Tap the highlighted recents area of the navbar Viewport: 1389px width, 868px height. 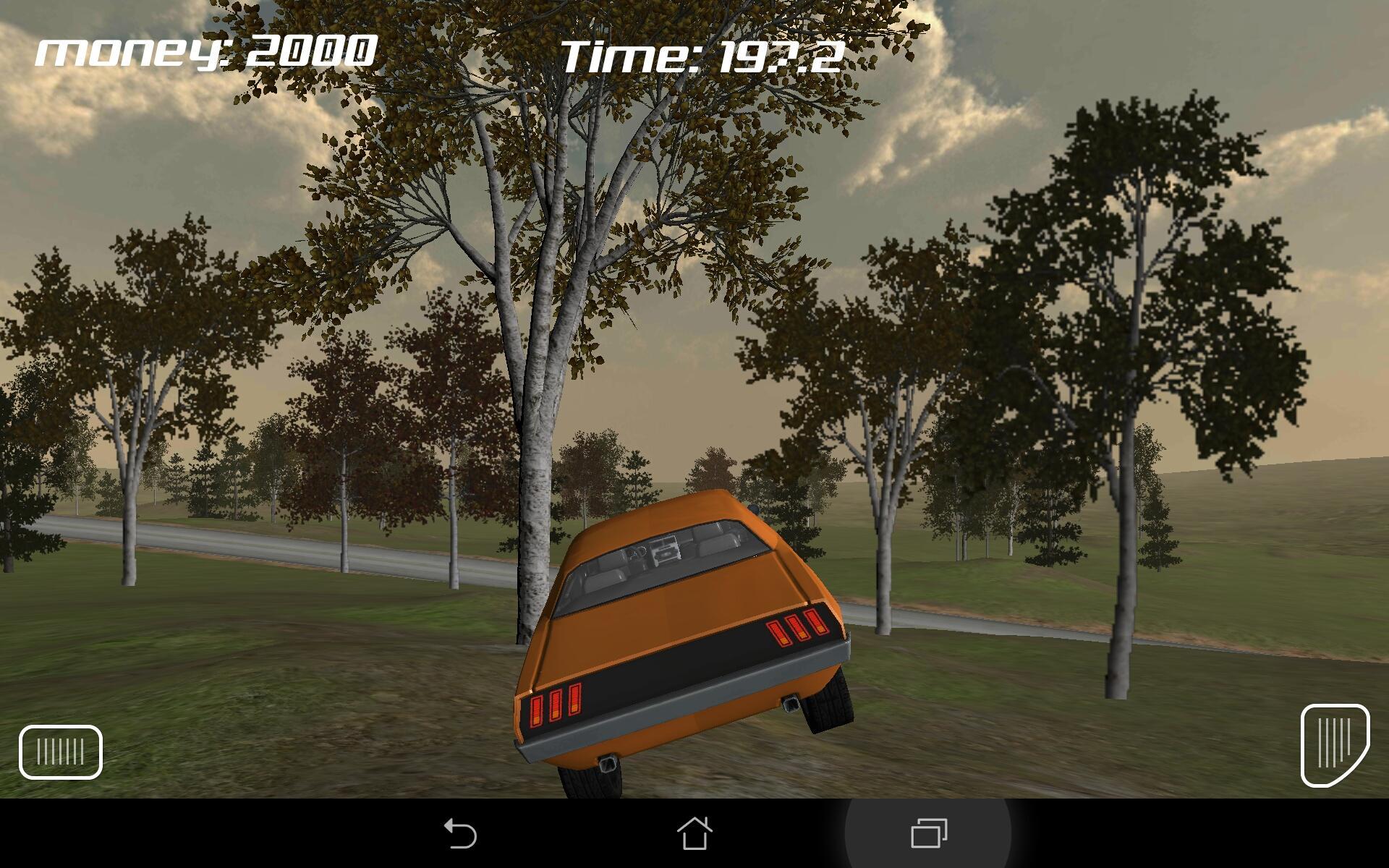click(x=927, y=833)
